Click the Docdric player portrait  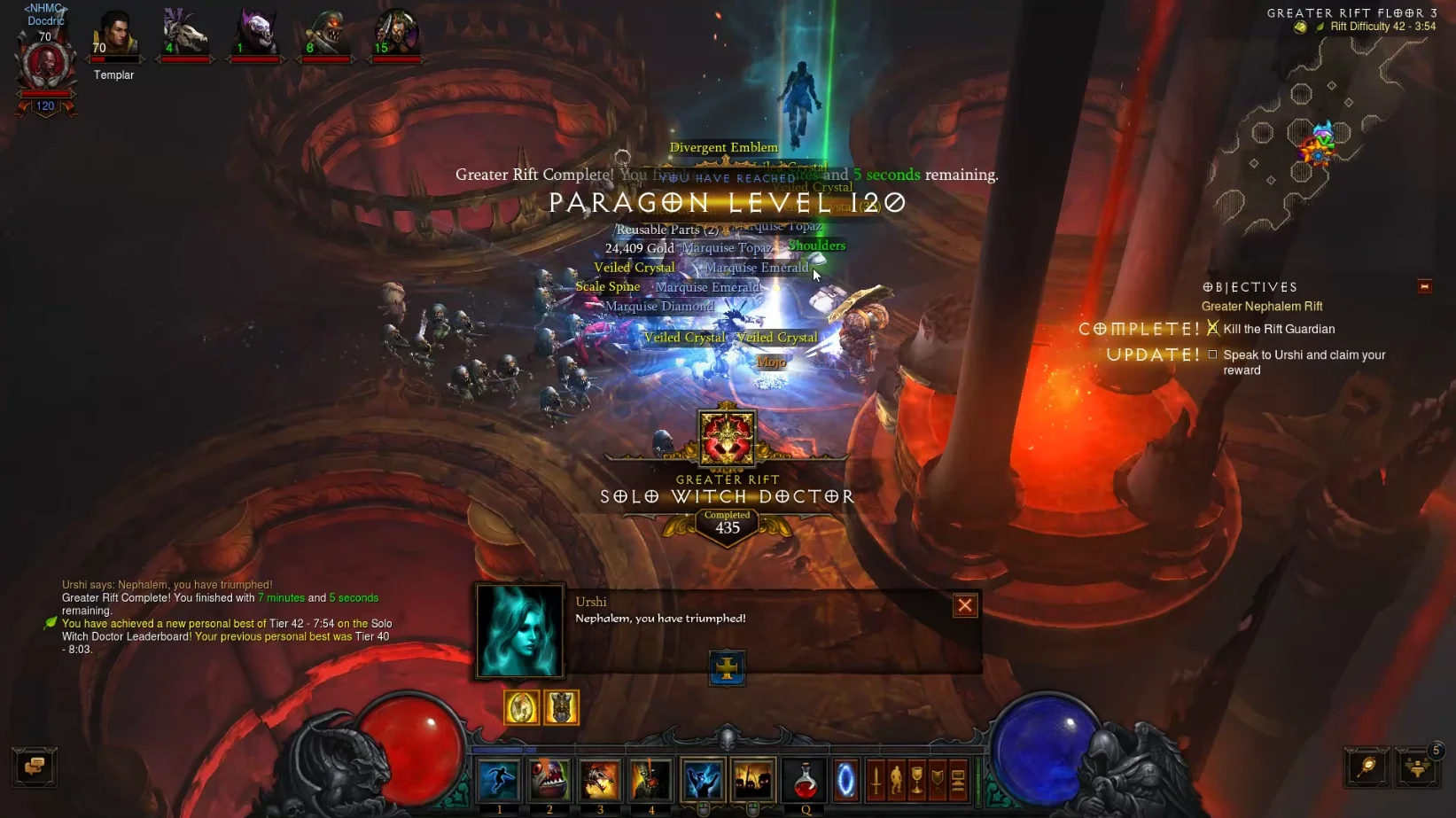tap(45, 64)
